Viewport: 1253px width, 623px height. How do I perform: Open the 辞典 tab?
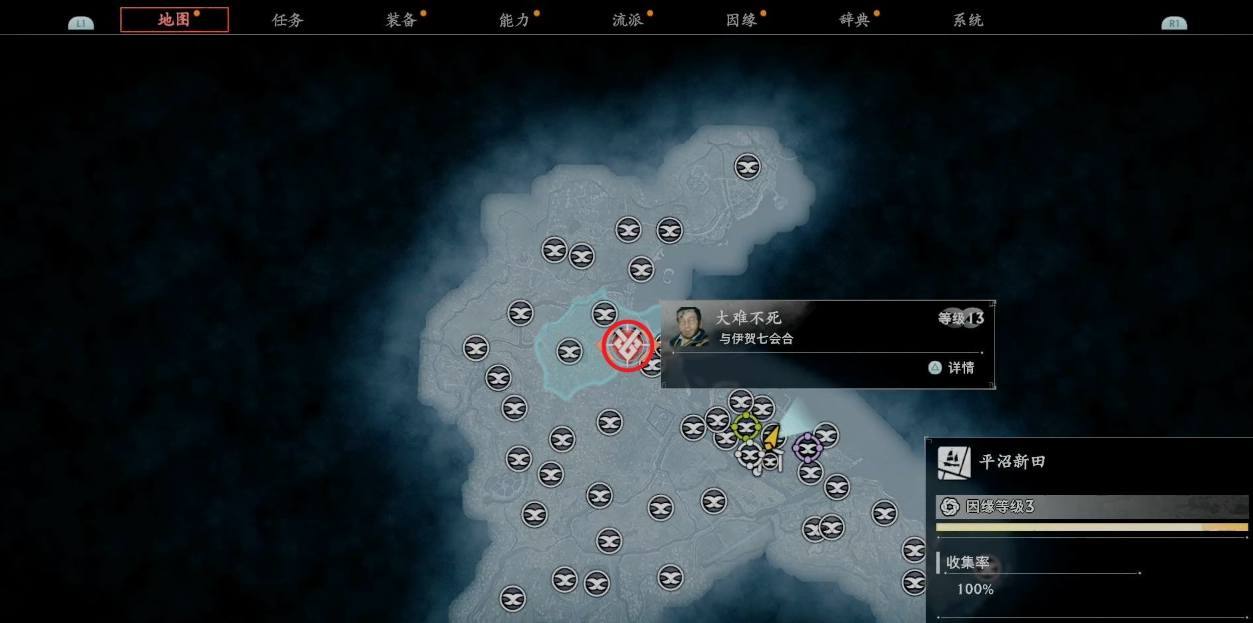tap(855, 20)
